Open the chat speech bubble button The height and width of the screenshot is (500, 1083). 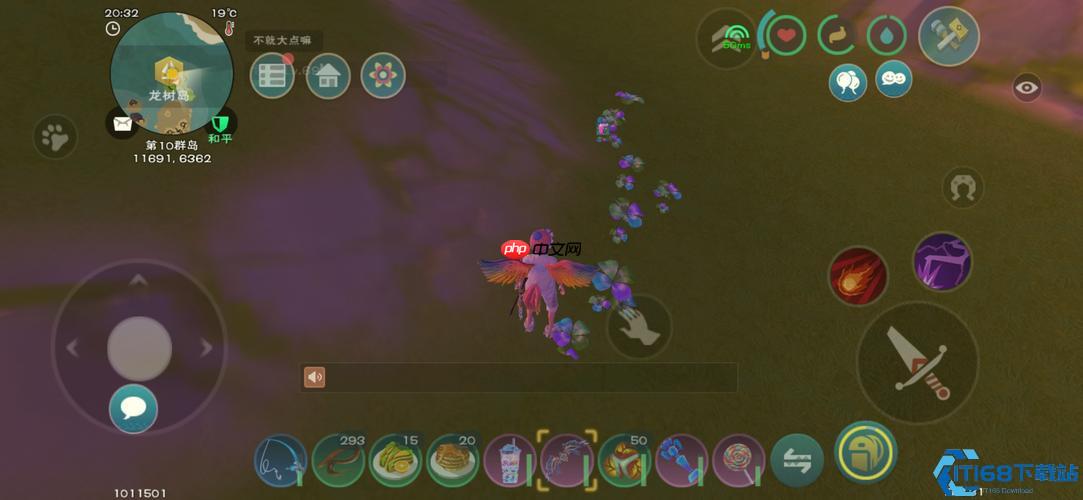click(x=133, y=408)
